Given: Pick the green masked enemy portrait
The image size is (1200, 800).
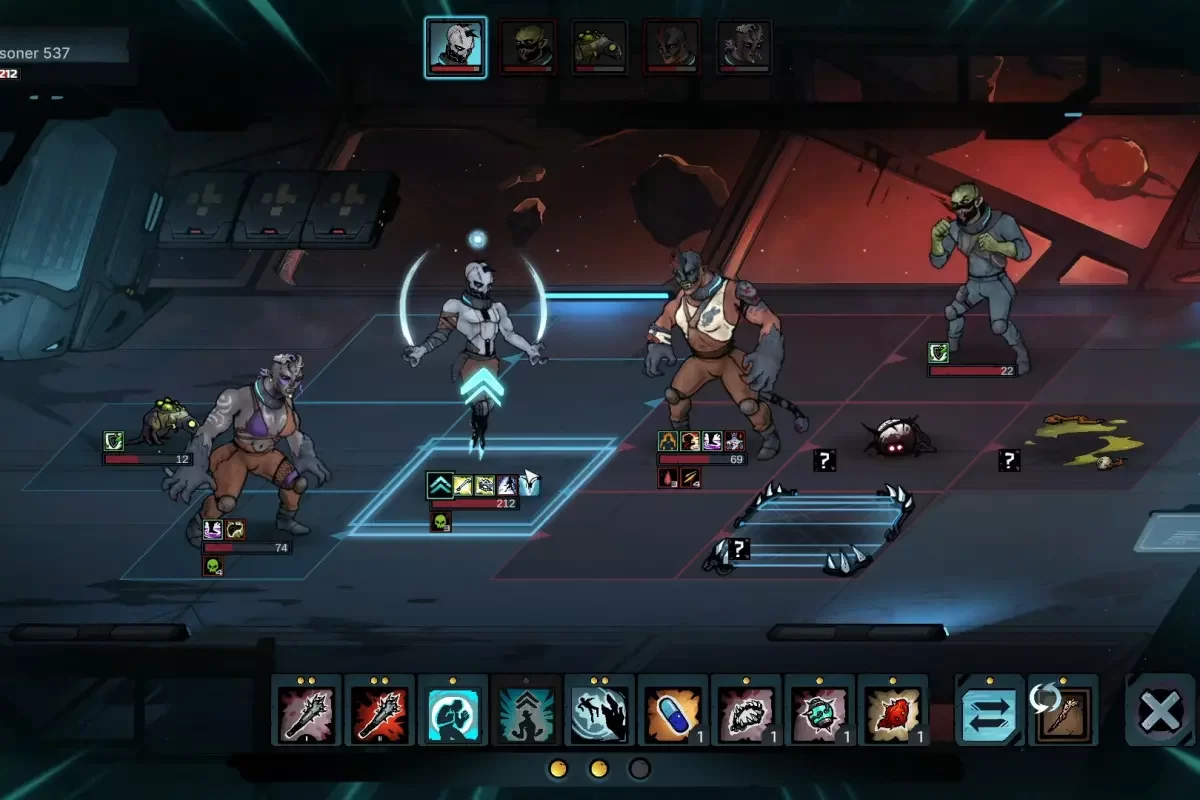Looking at the screenshot, I should pyautogui.click(x=528, y=47).
